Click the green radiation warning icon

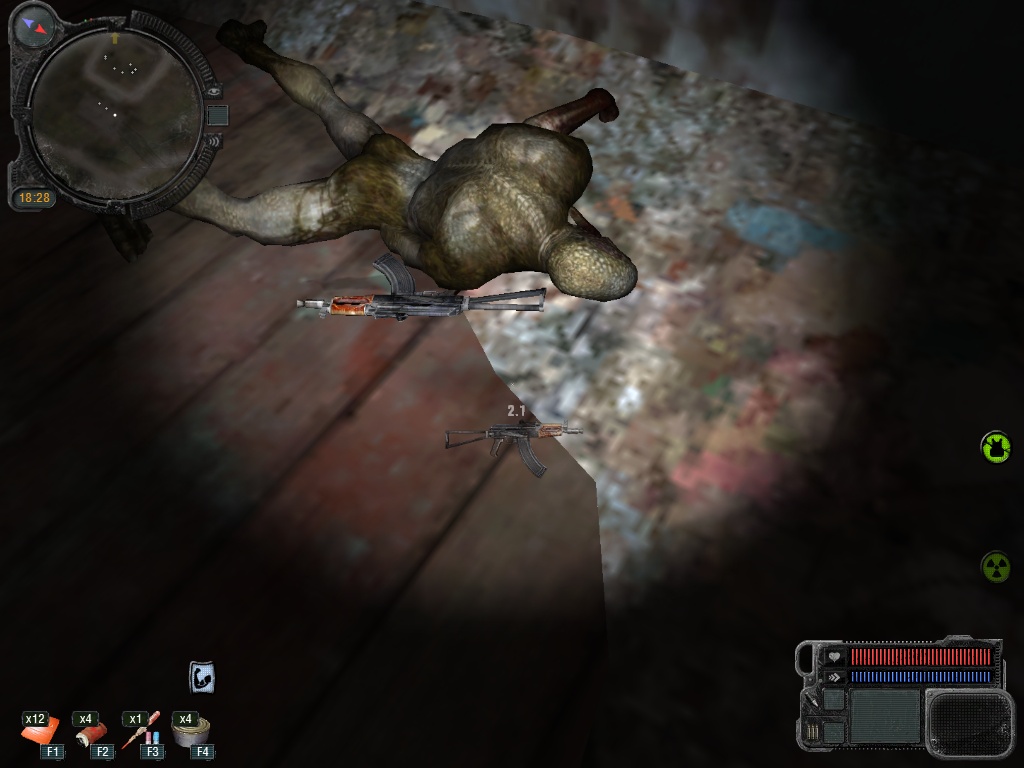tap(995, 567)
